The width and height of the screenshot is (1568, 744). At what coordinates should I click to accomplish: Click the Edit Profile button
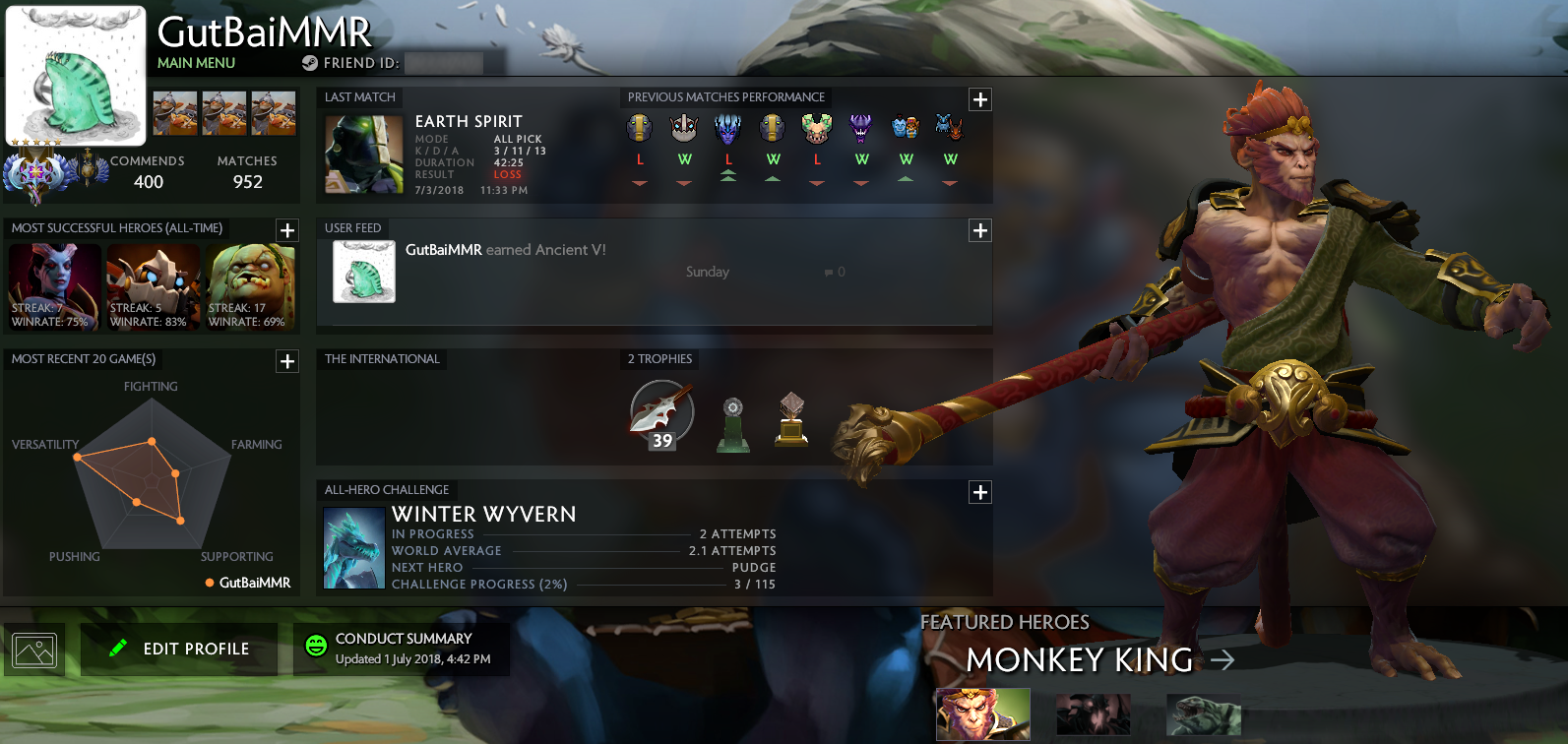(x=178, y=648)
